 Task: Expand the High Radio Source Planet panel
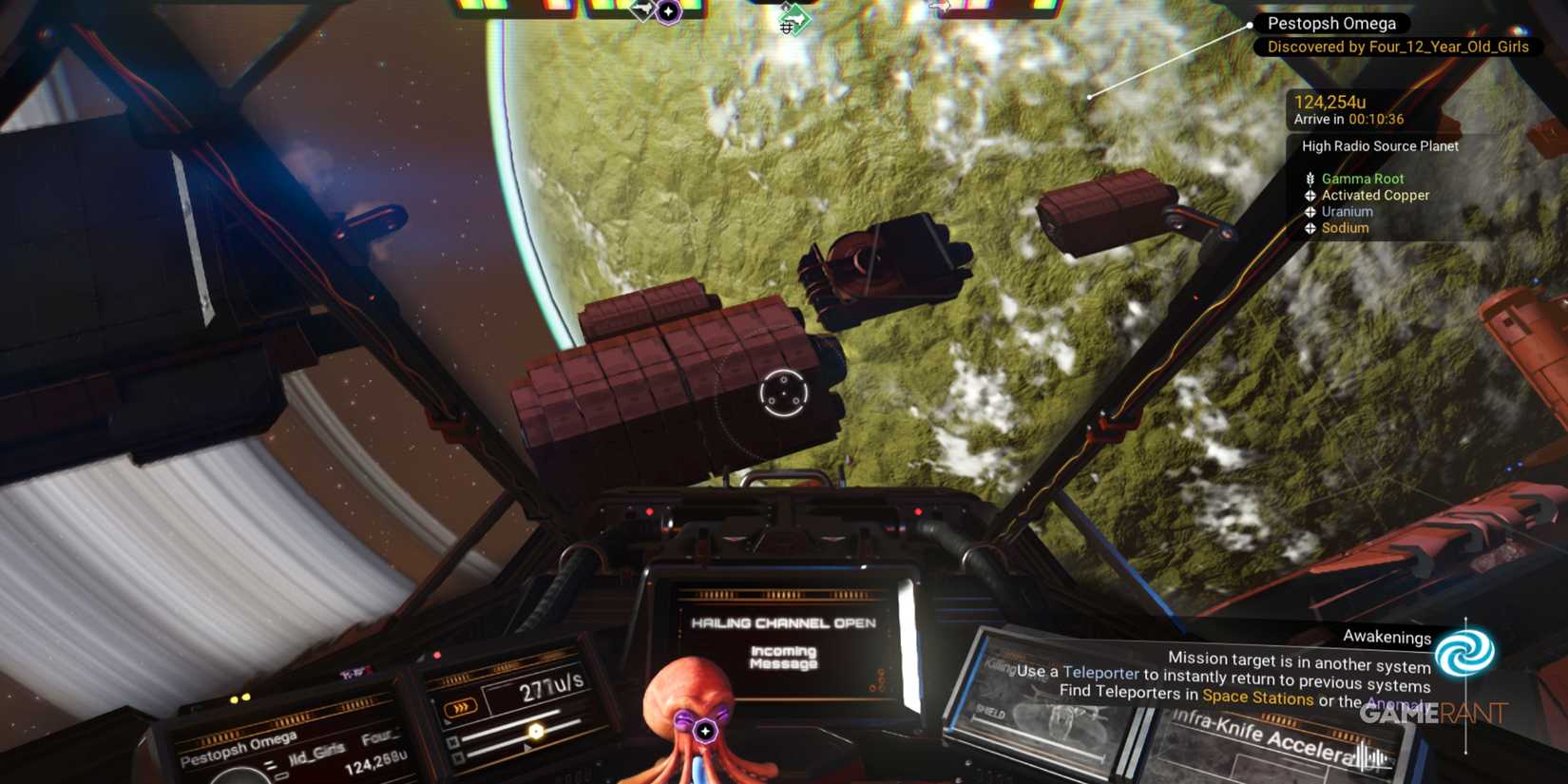[1380, 146]
